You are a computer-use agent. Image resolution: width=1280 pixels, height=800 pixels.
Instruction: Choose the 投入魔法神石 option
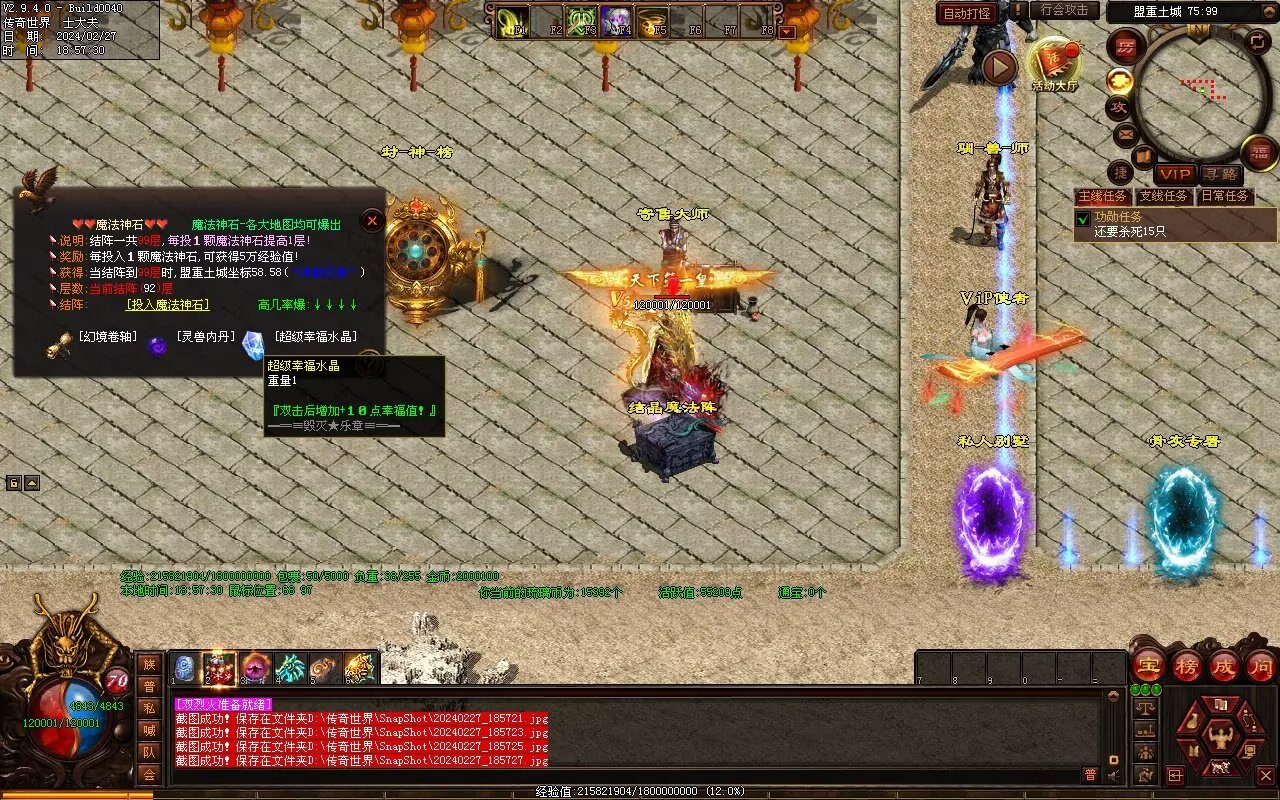pyautogui.click(x=167, y=304)
